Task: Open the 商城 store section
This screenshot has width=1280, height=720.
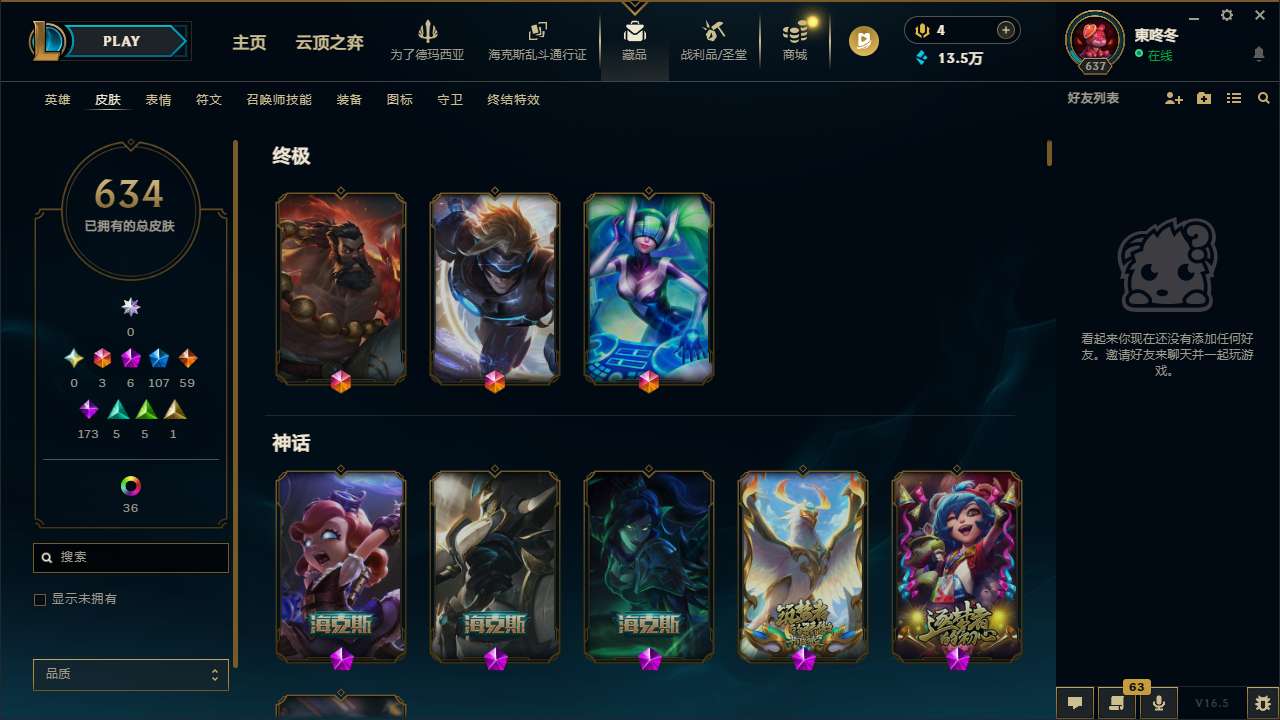Action: click(795, 40)
